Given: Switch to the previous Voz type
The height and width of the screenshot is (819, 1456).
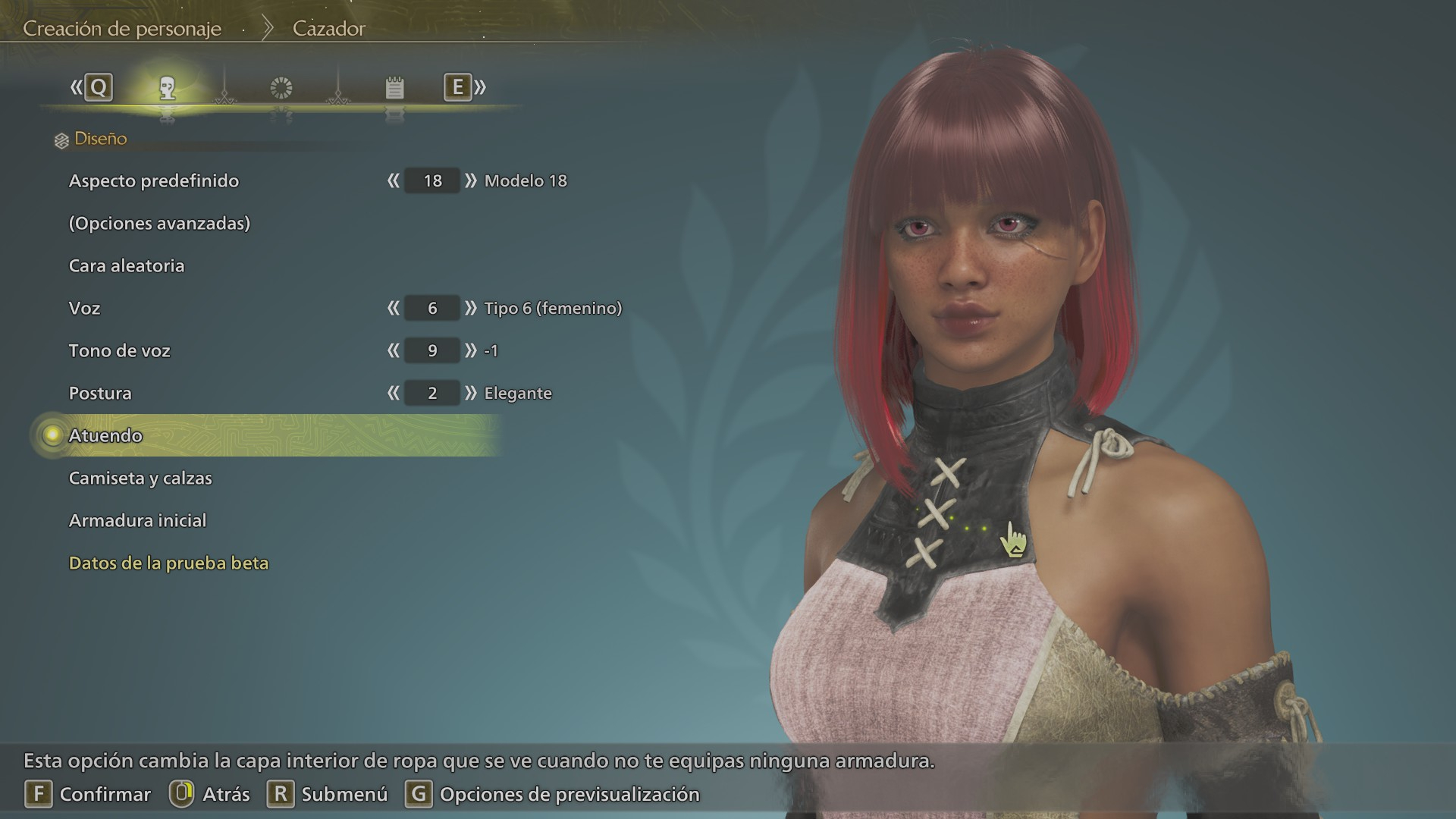Looking at the screenshot, I should pyautogui.click(x=393, y=308).
